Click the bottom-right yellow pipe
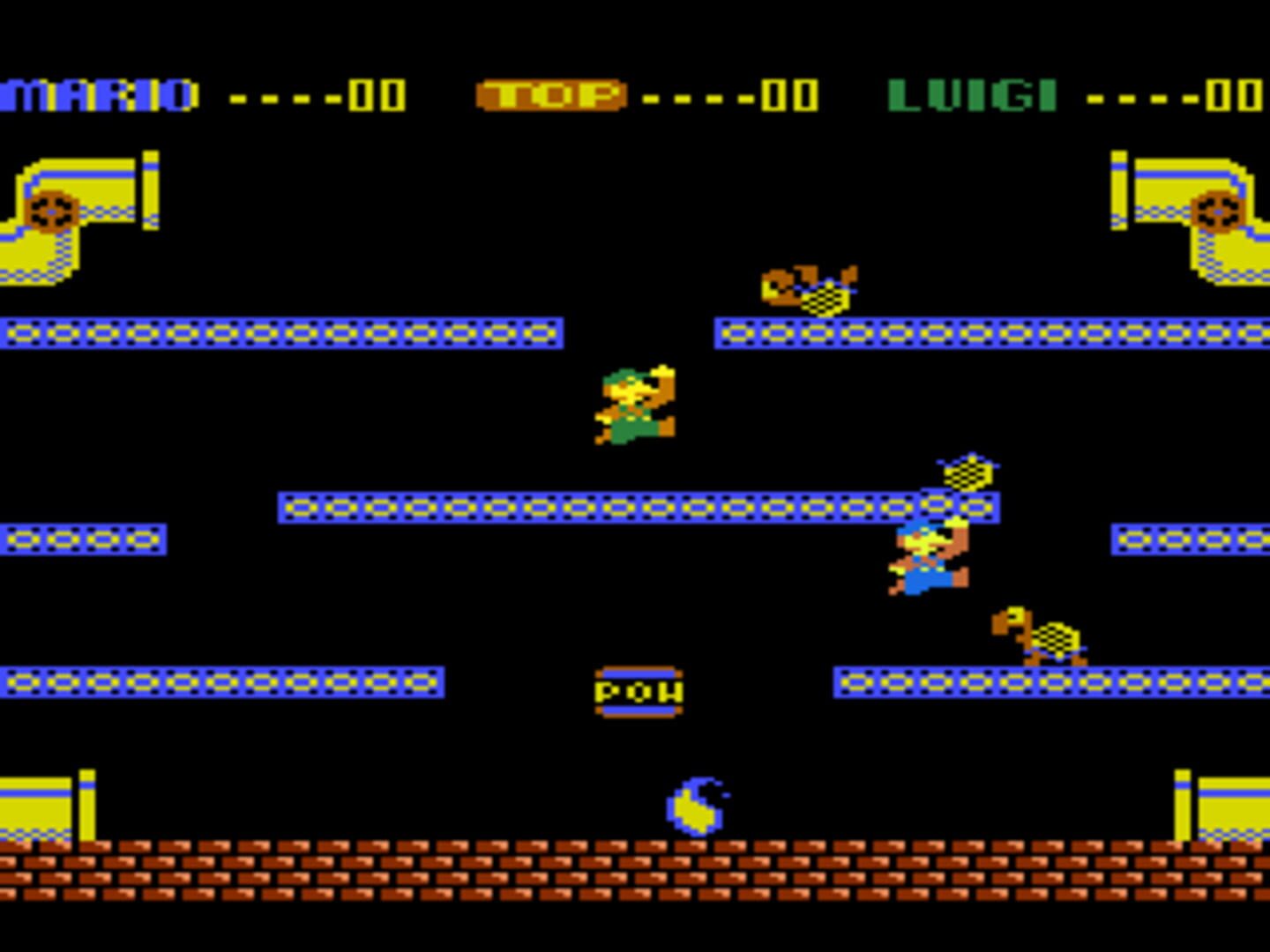 tap(1235, 802)
